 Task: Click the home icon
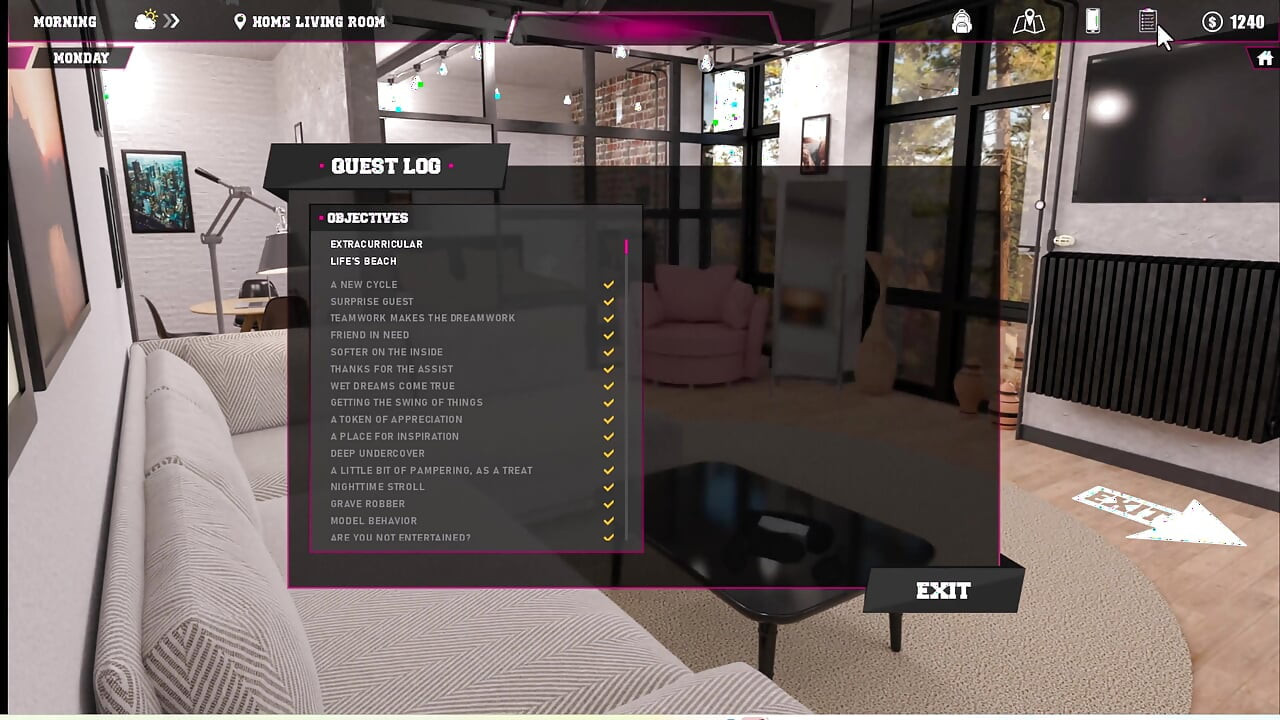pyautogui.click(x=1265, y=59)
